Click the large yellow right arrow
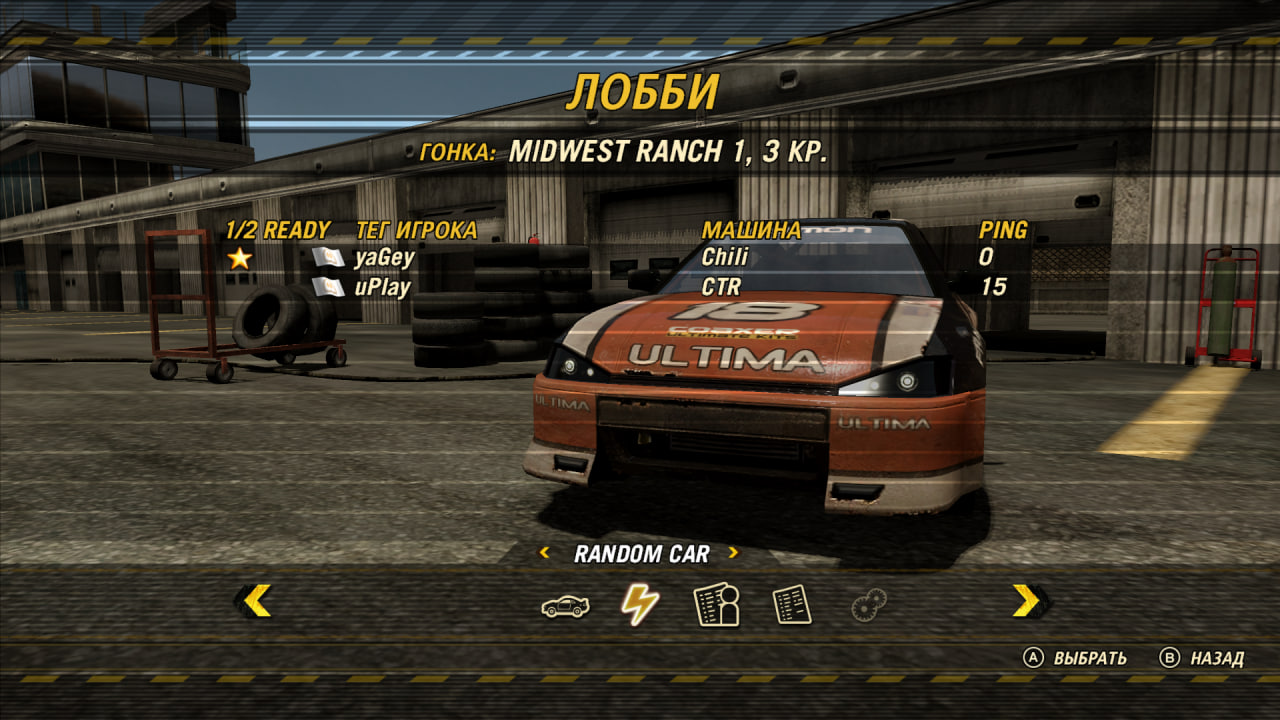The height and width of the screenshot is (720, 1280). 1027,600
